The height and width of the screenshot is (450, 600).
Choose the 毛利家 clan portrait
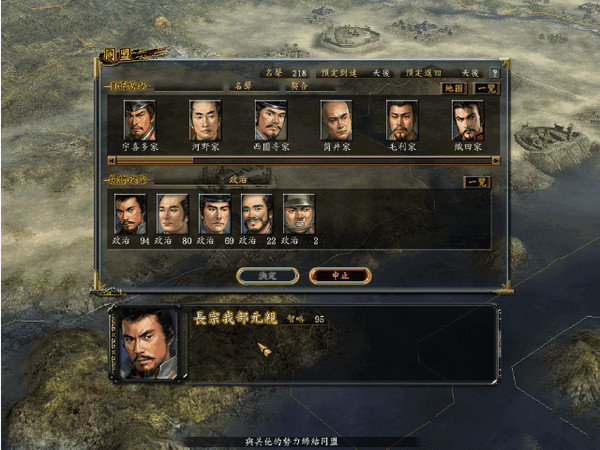(402, 120)
